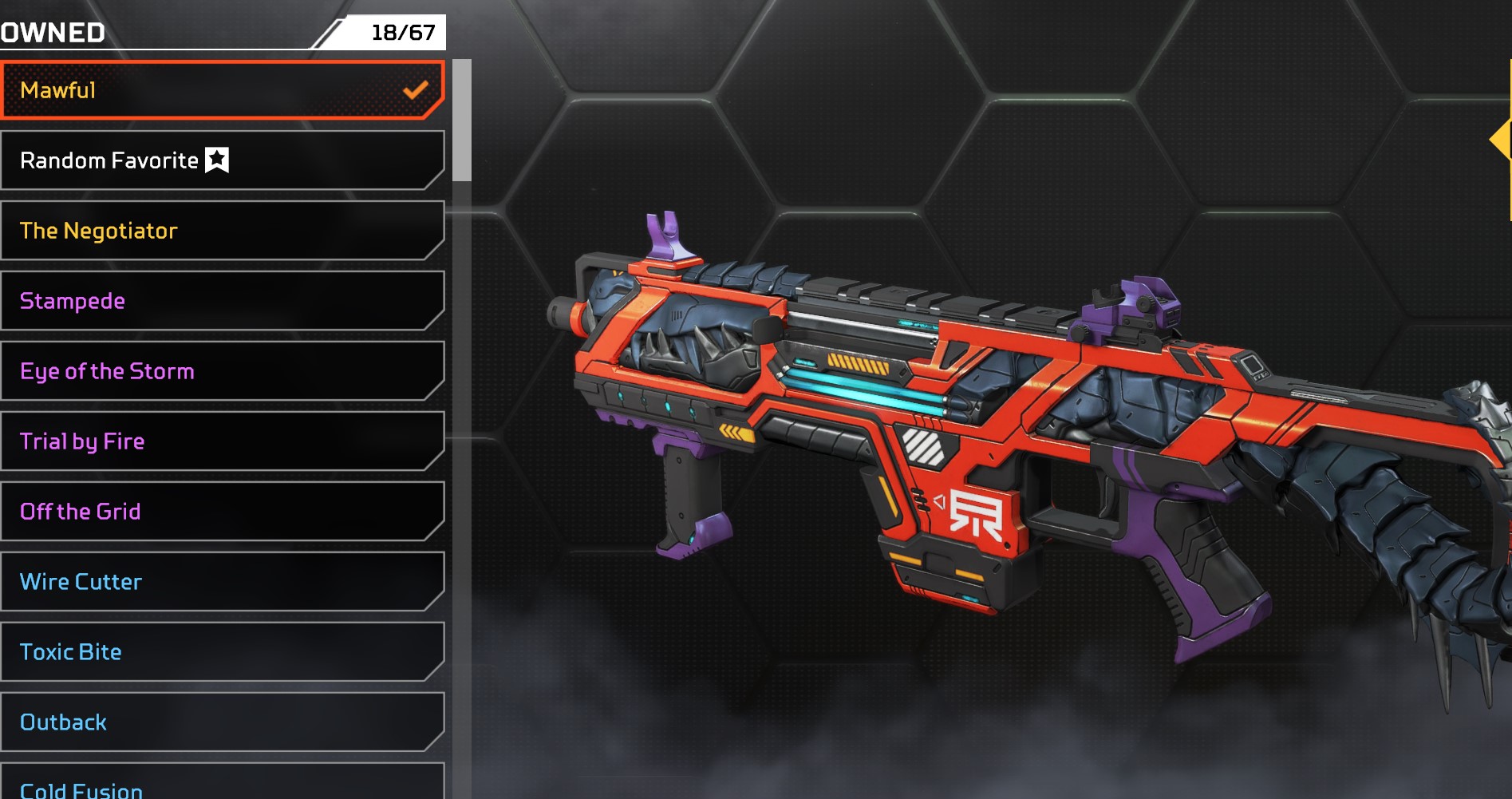Pick the Eye of the Storm skin
Viewport: 1512px width, 799px height.
(222, 371)
